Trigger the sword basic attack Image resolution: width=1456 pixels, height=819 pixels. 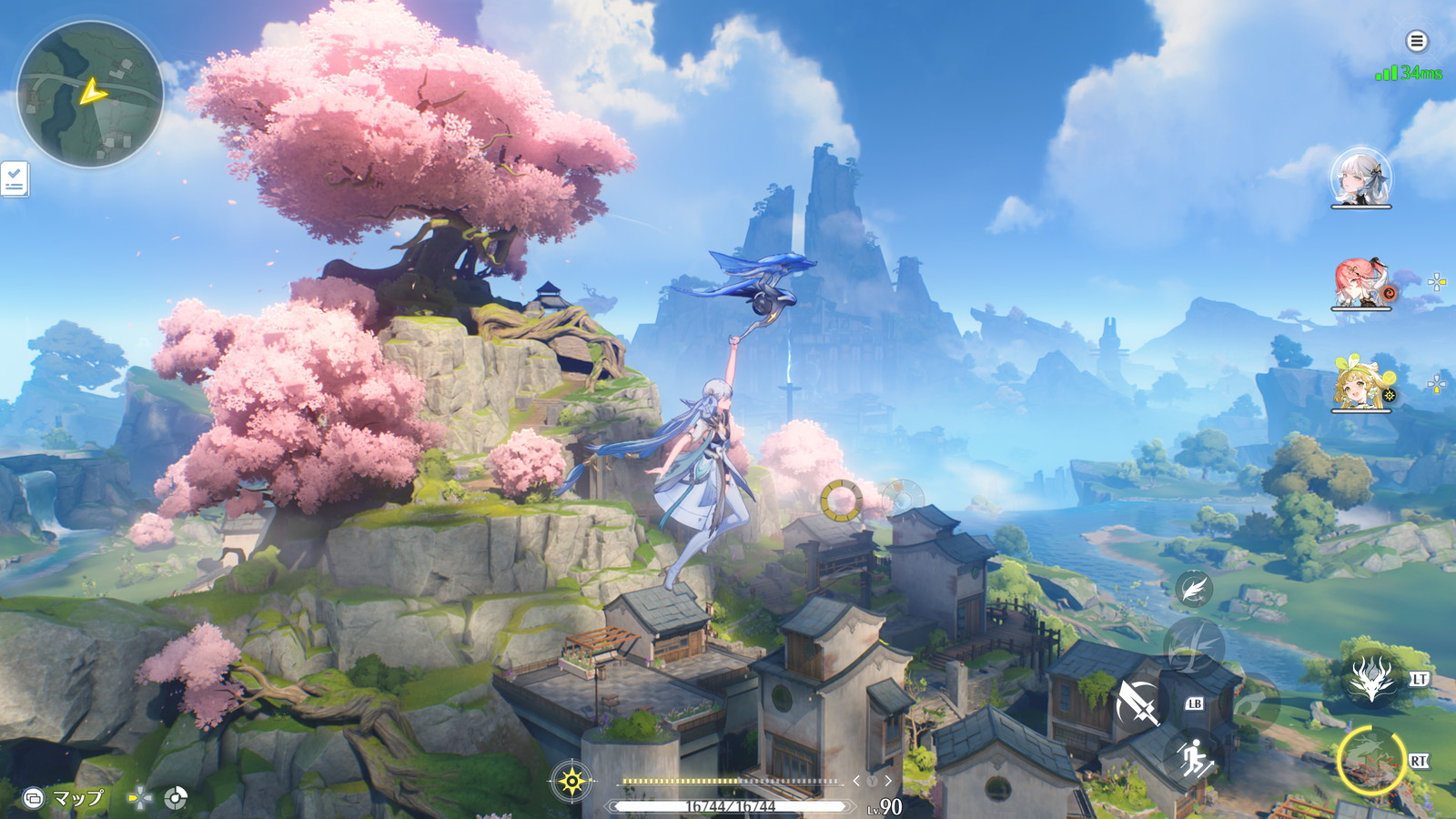(x=1137, y=703)
